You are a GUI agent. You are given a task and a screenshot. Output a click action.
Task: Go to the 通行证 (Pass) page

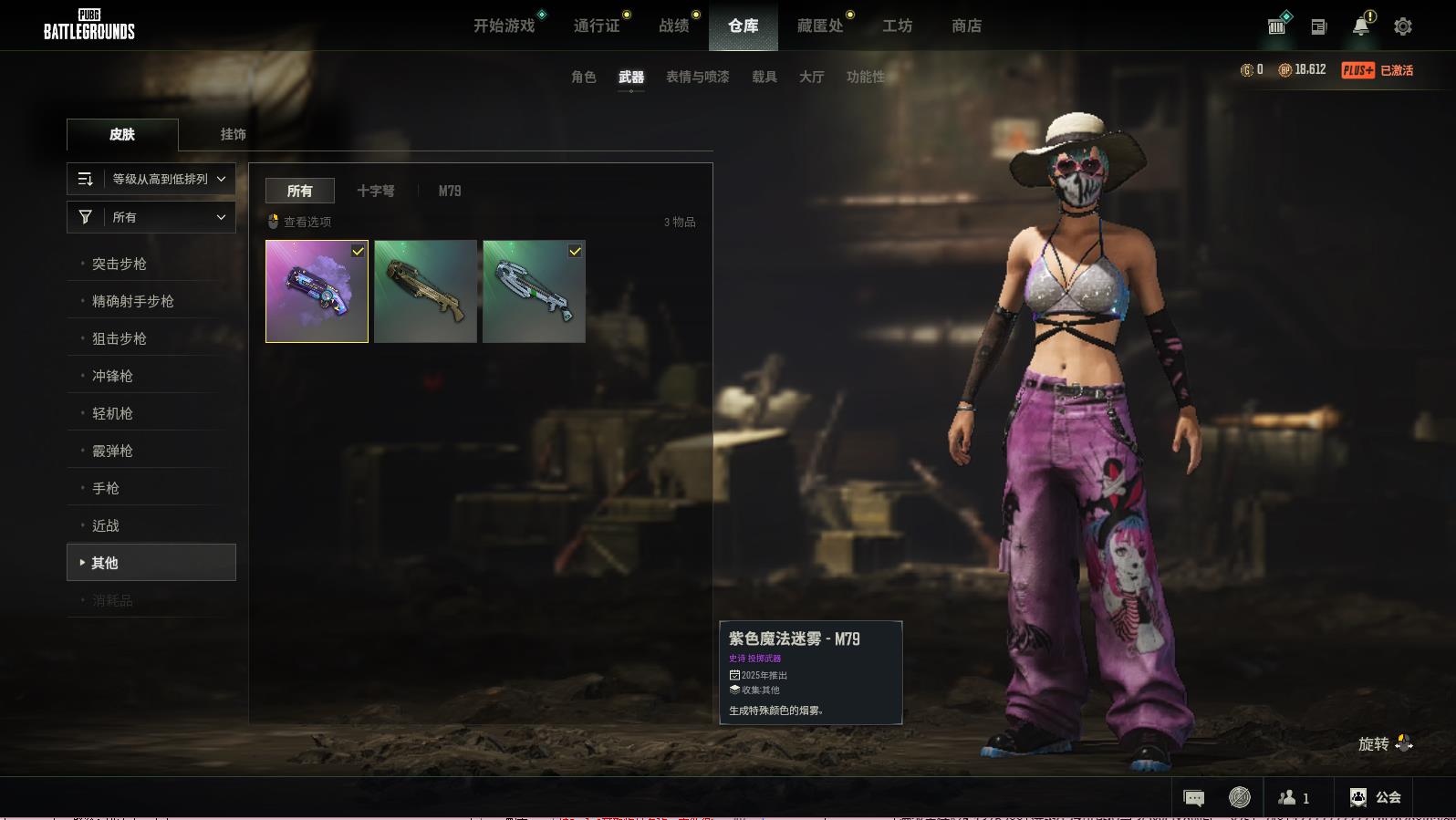point(597,26)
